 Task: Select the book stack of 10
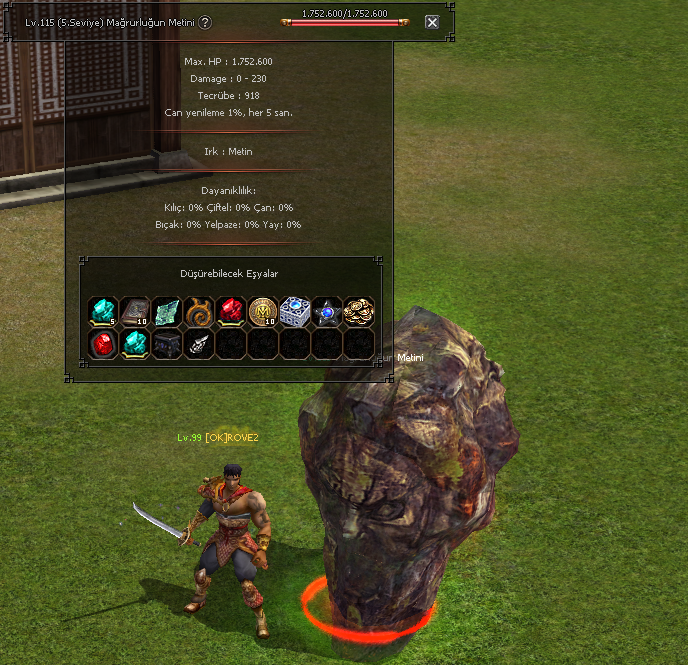pyautogui.click(x=135, y=311)
